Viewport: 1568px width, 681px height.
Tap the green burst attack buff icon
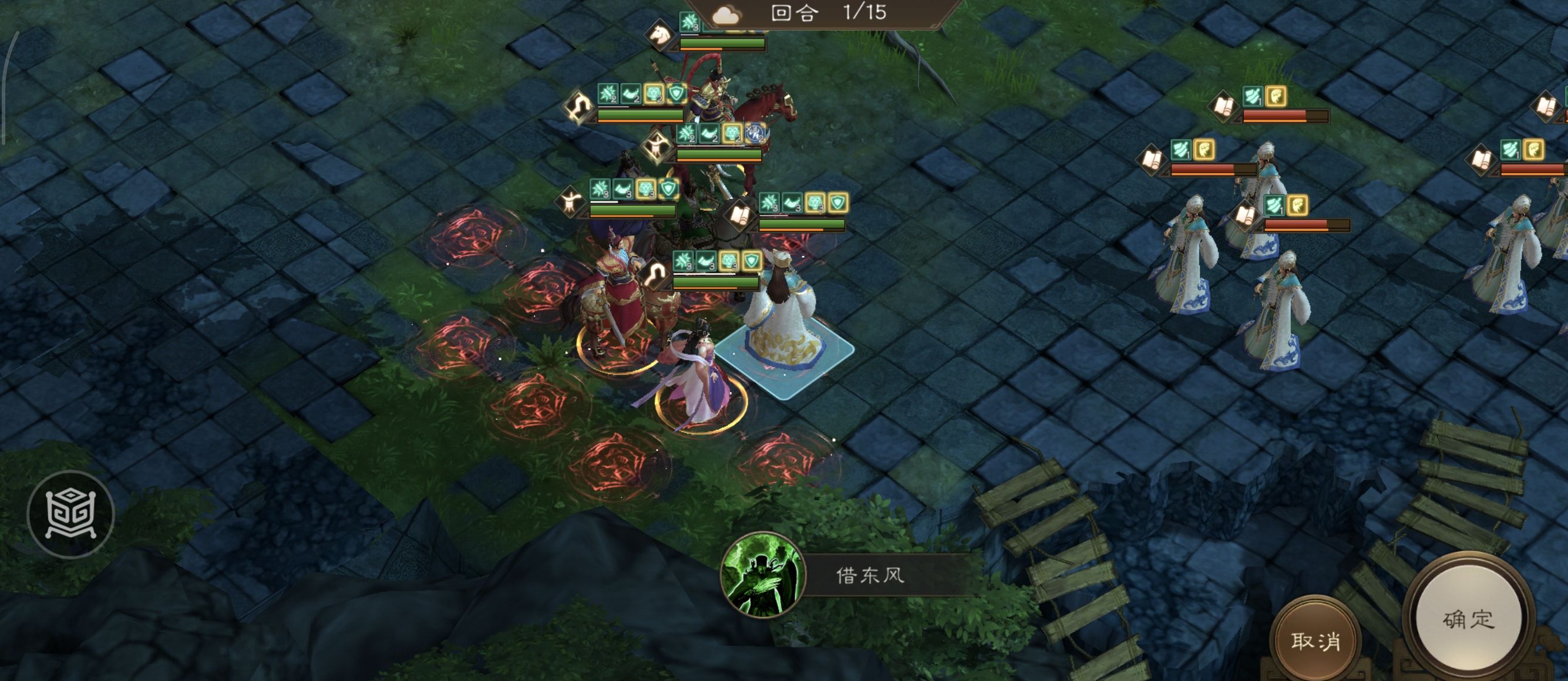tap(600, 188)
